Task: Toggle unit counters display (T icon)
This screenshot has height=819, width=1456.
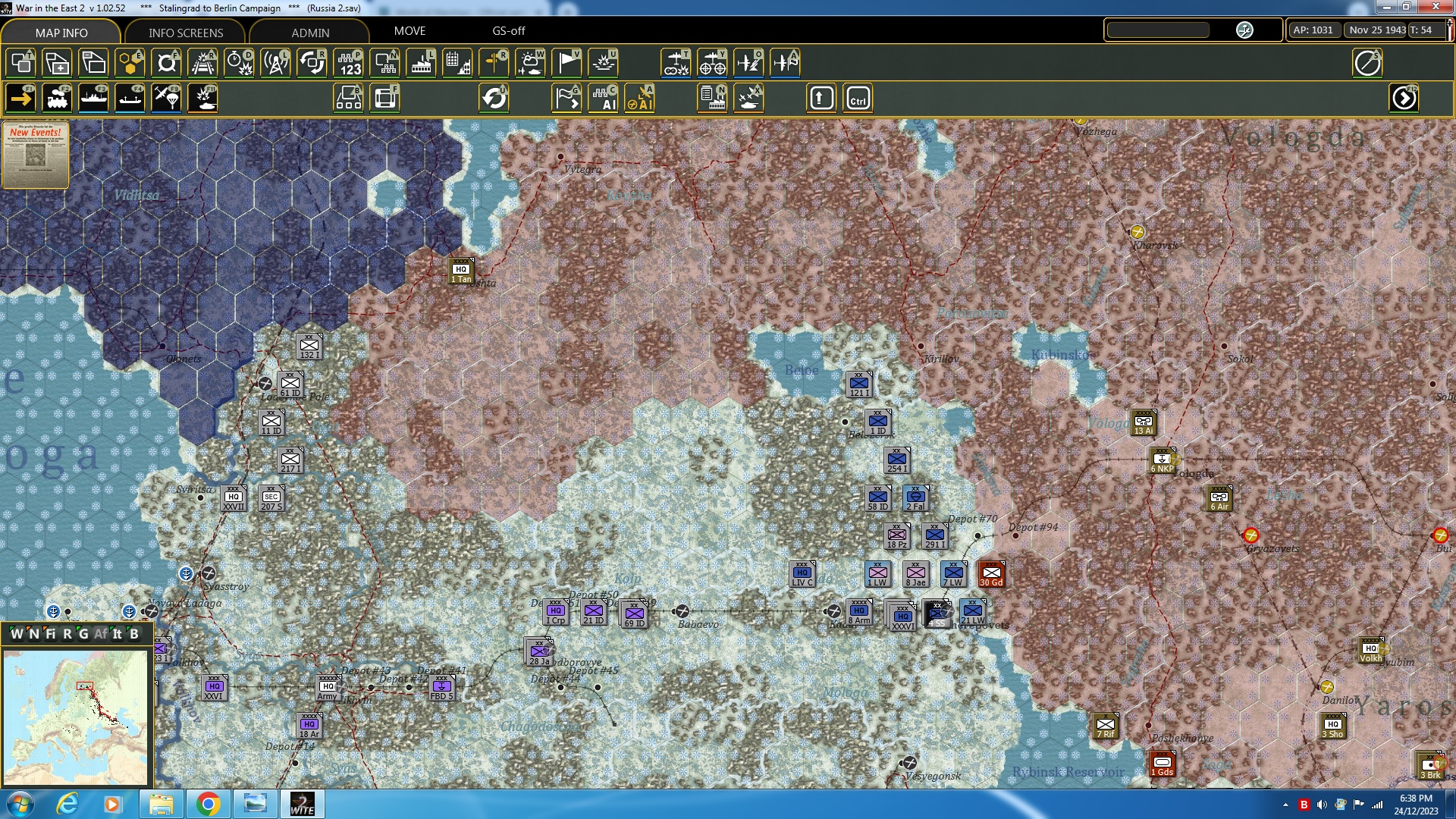Action: (20, 63)
